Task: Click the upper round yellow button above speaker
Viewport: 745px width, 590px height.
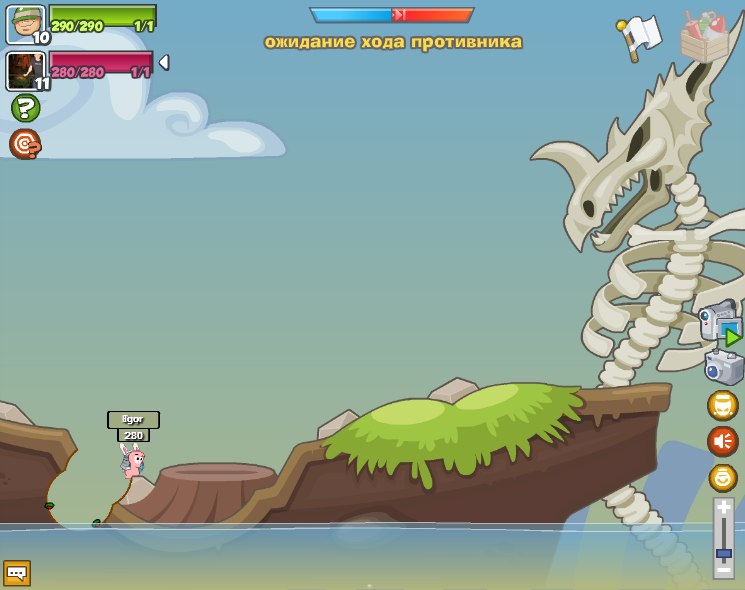Action: (x=722, y=405)
